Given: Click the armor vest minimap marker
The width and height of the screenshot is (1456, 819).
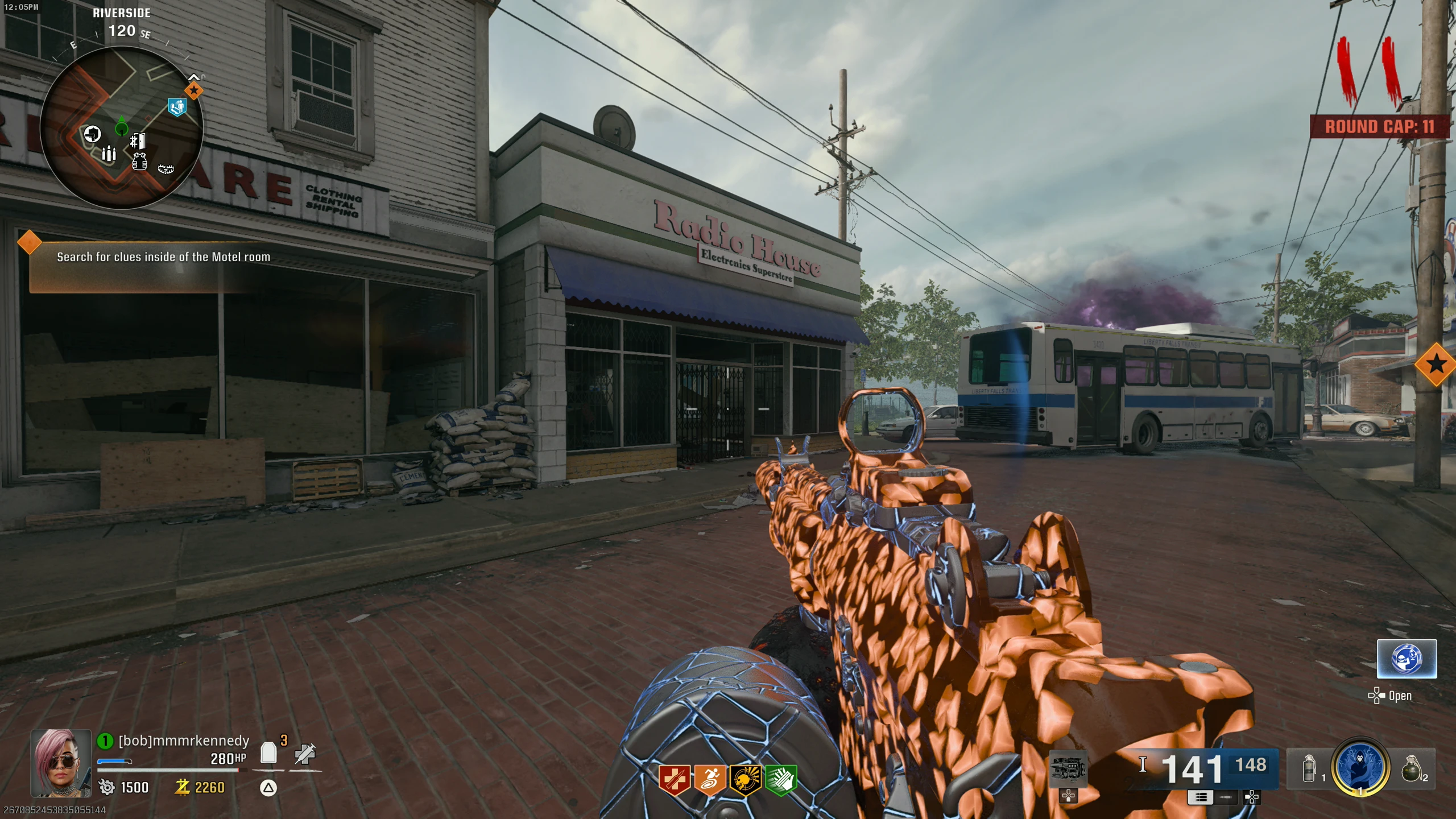Looking at the screenshot, I should [139, 162].
